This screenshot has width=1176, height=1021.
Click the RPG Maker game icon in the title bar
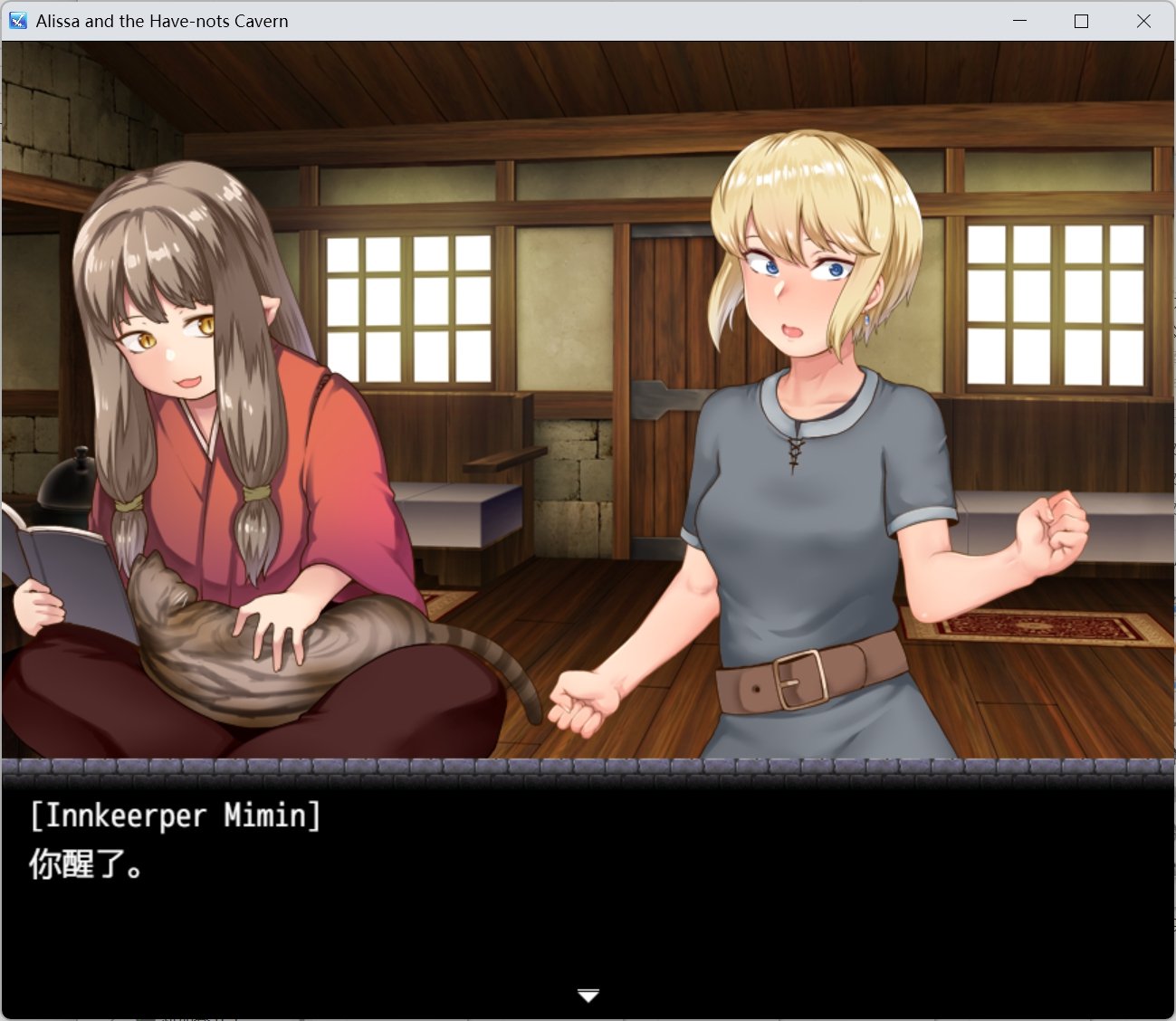pos(17,20)
